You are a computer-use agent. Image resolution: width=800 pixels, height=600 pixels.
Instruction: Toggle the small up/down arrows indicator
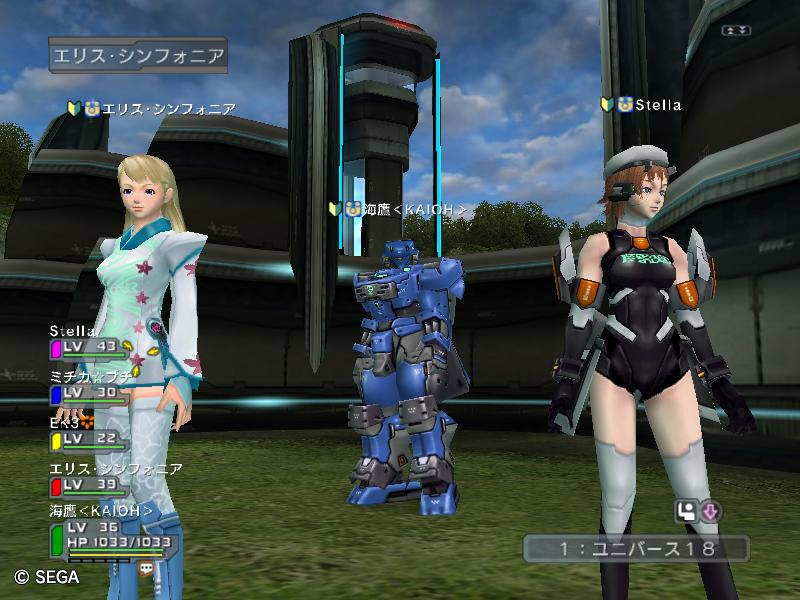[x=737, y=31]
